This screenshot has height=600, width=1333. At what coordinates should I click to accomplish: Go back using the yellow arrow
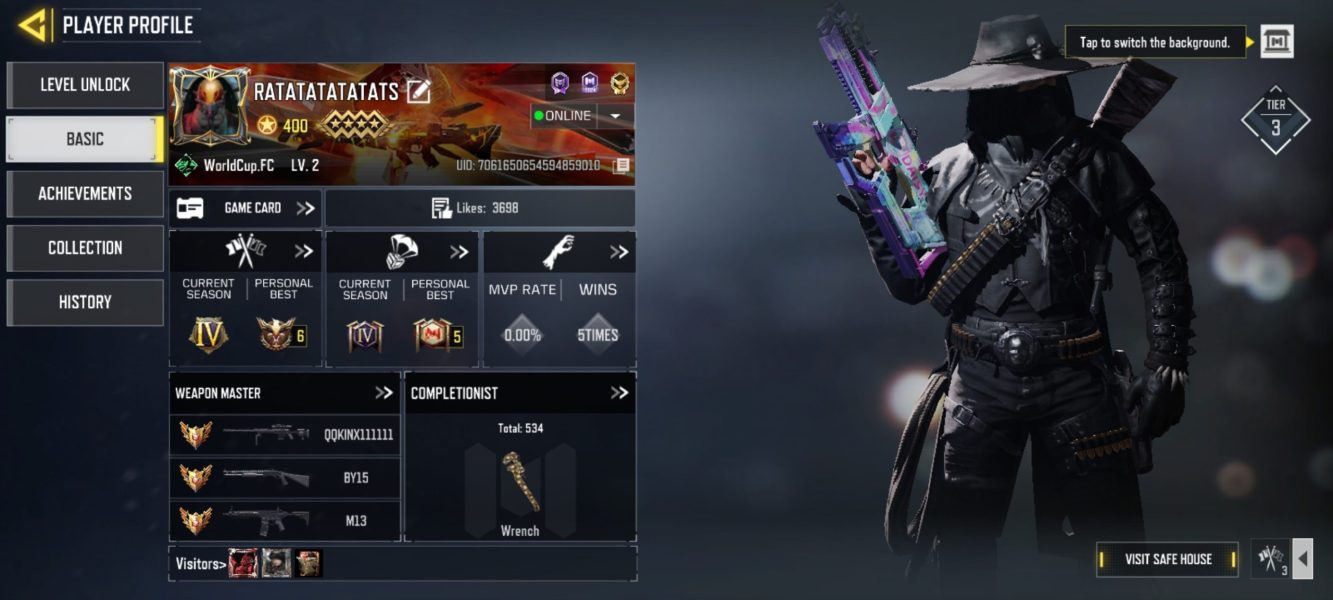pos(33,25)
